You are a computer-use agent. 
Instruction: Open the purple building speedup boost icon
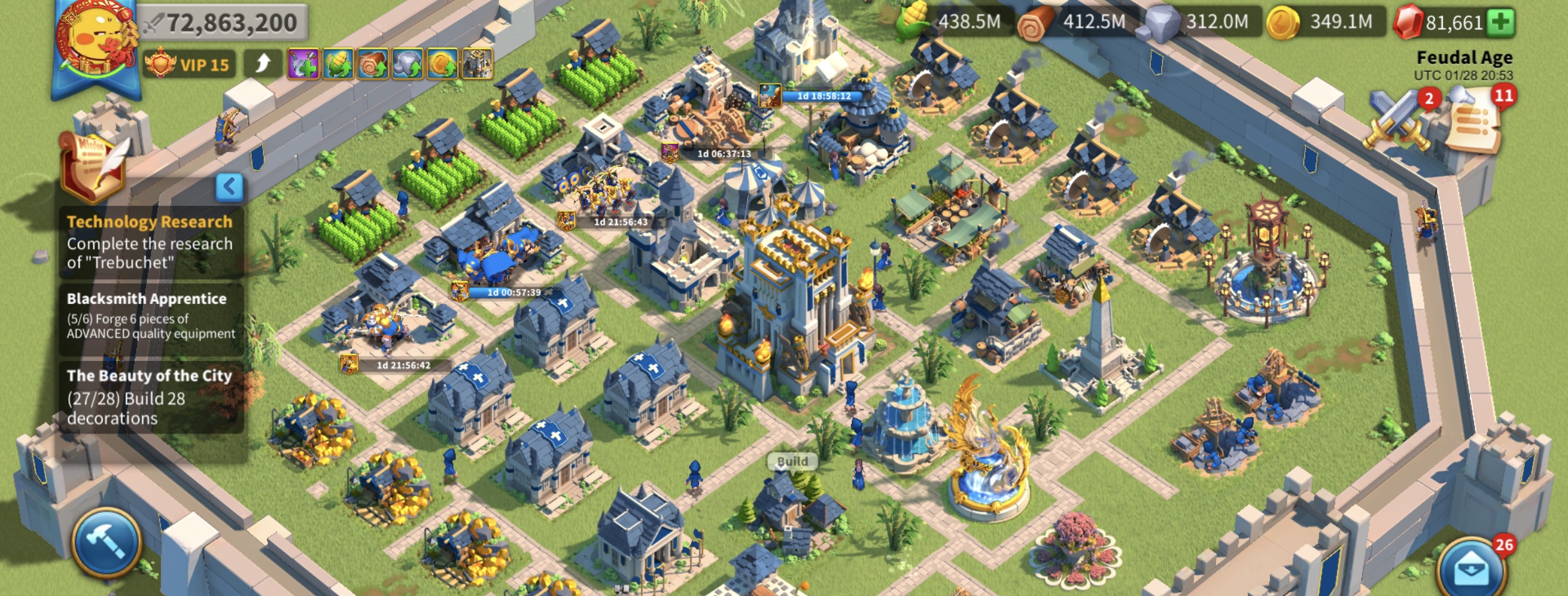[x=304, y=64]
